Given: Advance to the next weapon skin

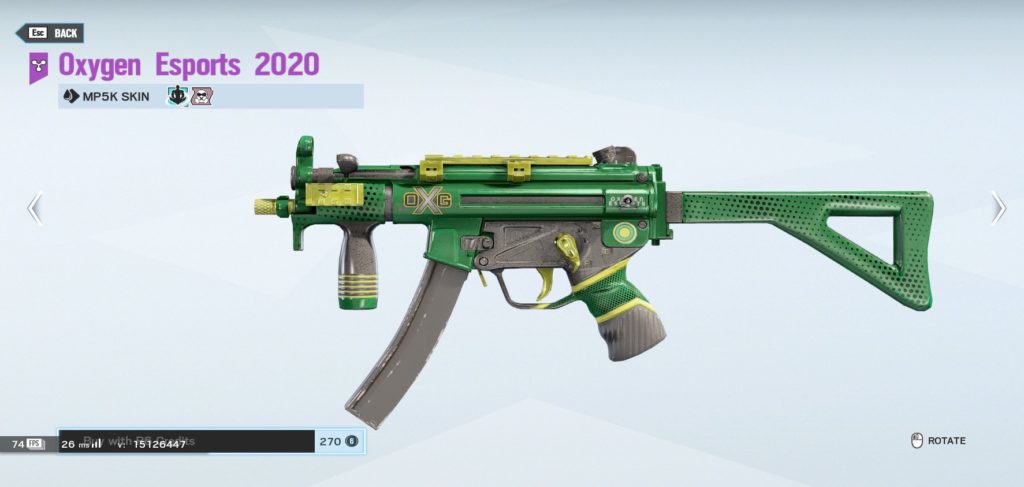Looking at the screenshot, I should point(997,207).
